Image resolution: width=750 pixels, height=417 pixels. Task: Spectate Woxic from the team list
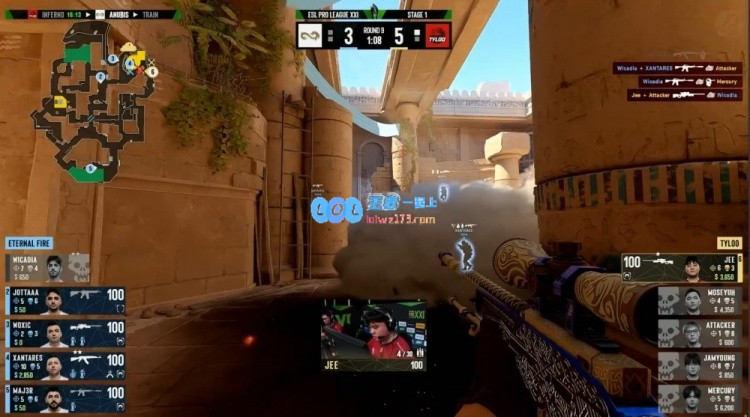pyautogui.click(x=65, y=332)
